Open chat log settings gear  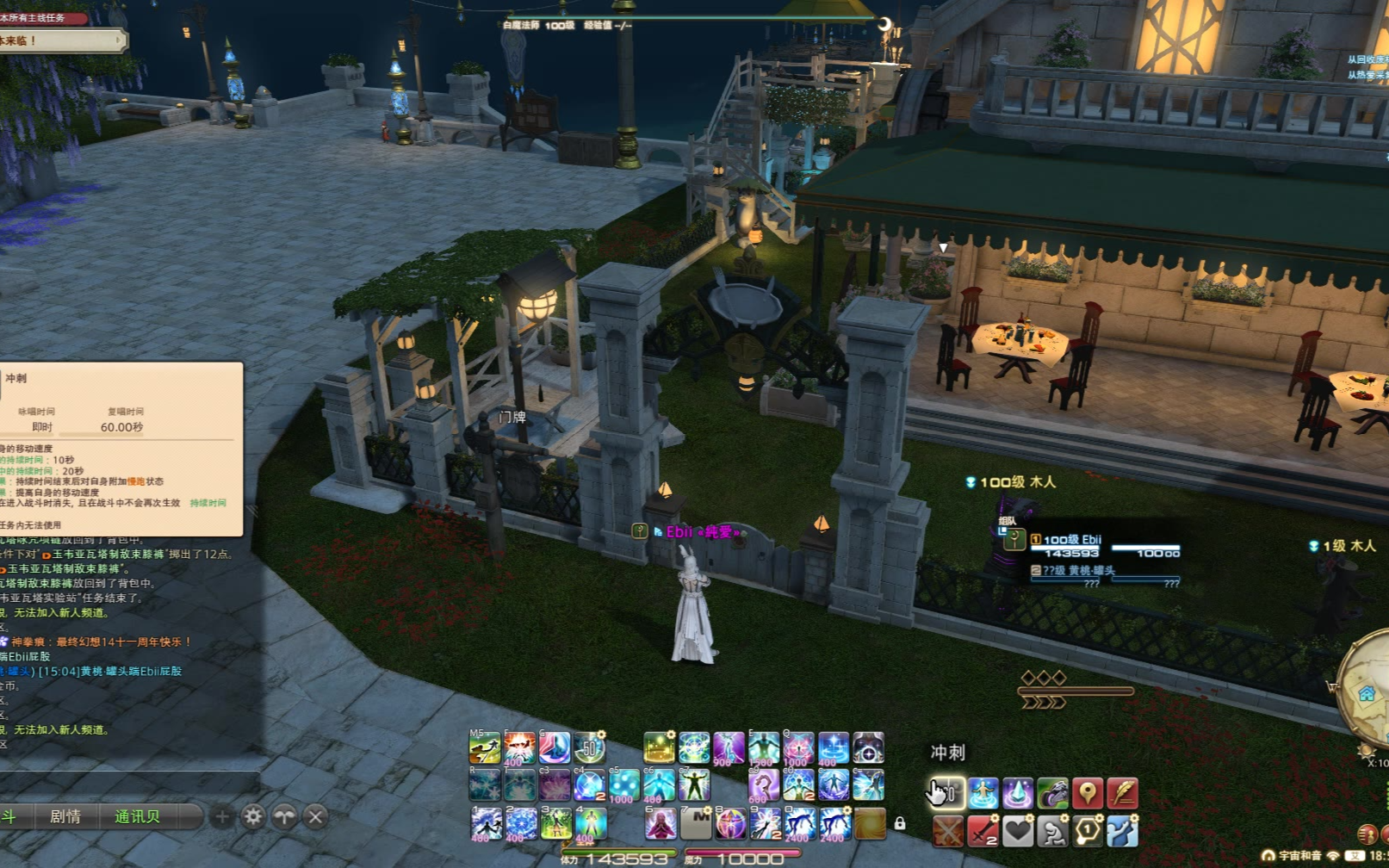pyautogui.click(x=253, y=816)
